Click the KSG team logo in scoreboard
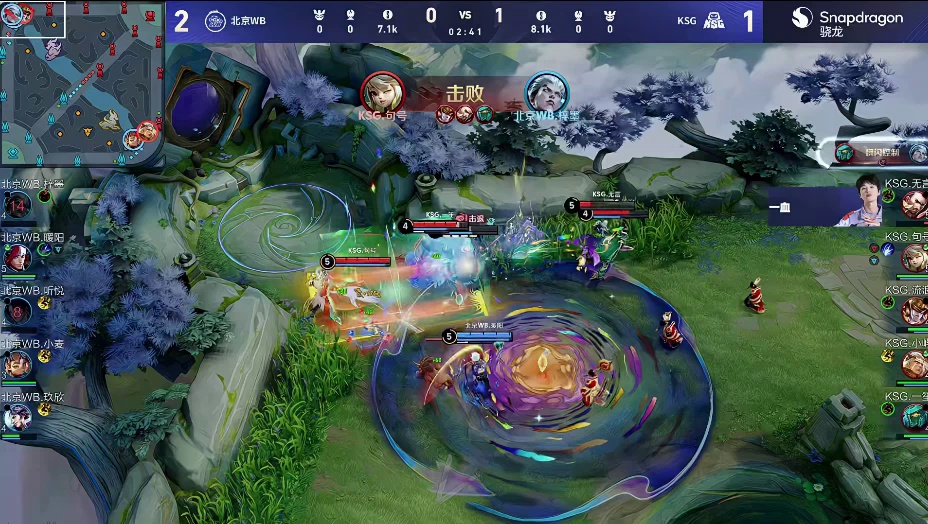The width and height of the screenshot is (928, 524). (714, 20)
